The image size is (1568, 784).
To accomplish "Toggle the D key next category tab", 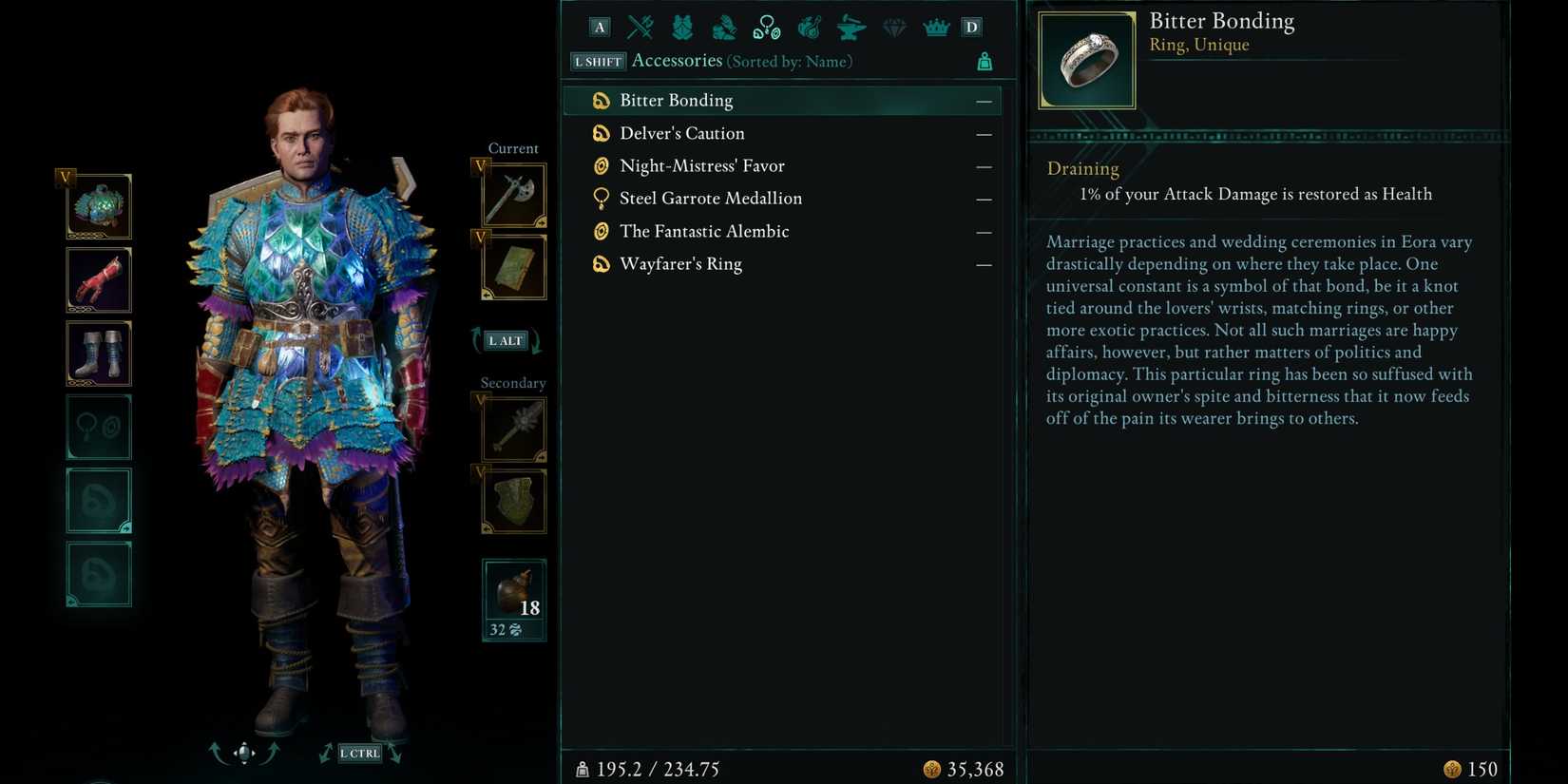I will pos(971,27).
